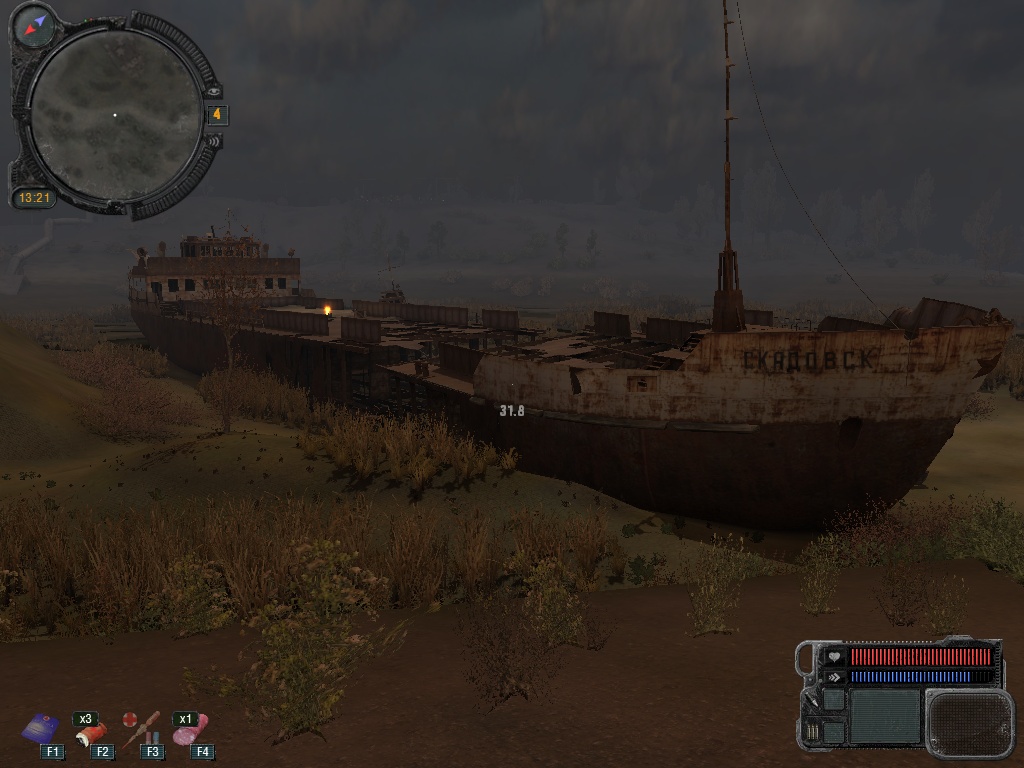
Task: Open the circular minimap
Action: point(114,113)
